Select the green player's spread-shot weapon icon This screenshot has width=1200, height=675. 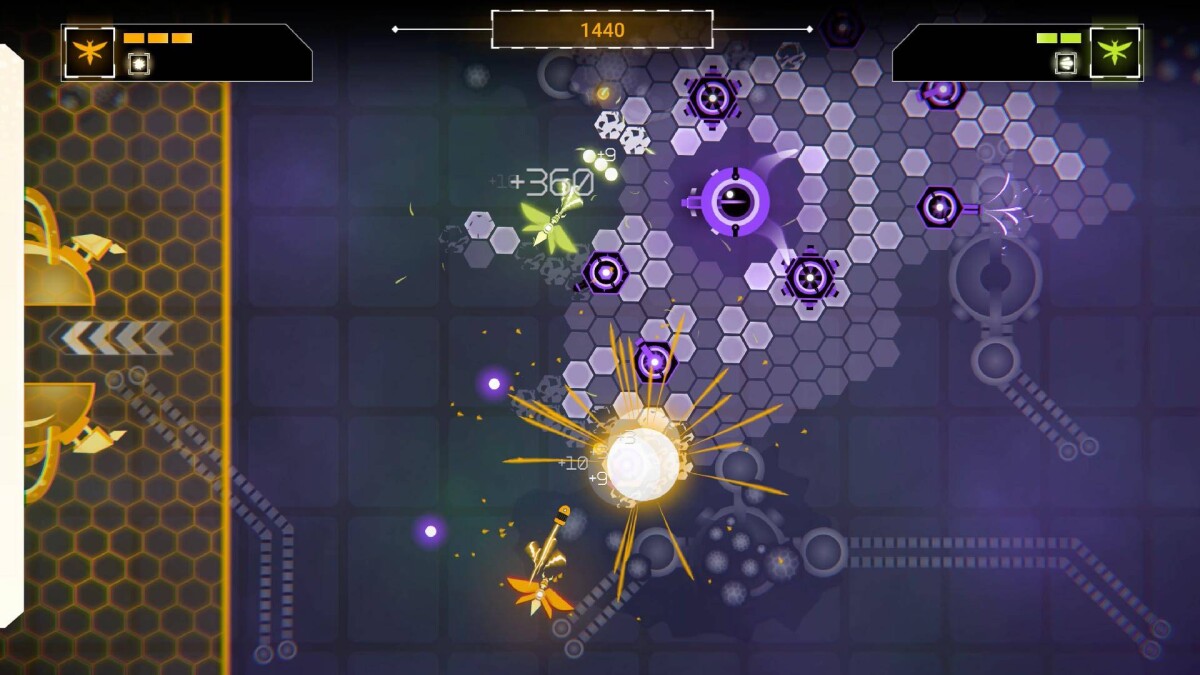click(x=1066, y=64)
